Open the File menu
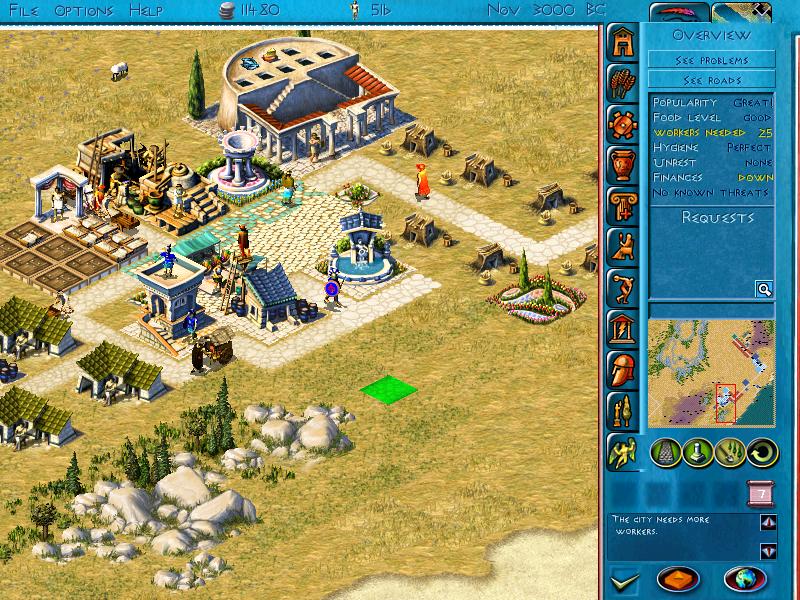The image size is (800, 600). click(x=26, y=11)
